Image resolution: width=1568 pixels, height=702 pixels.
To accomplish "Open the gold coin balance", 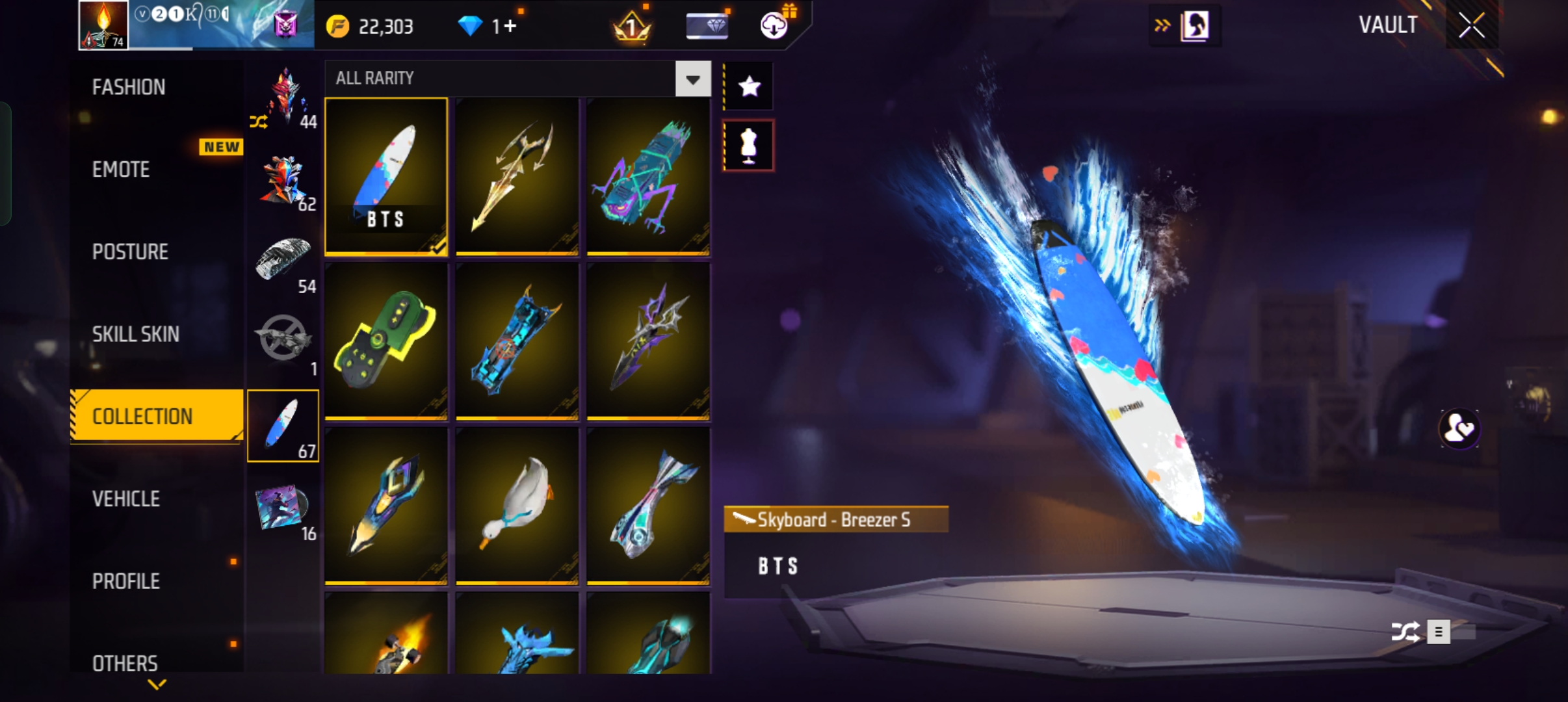I will [371, 27].
